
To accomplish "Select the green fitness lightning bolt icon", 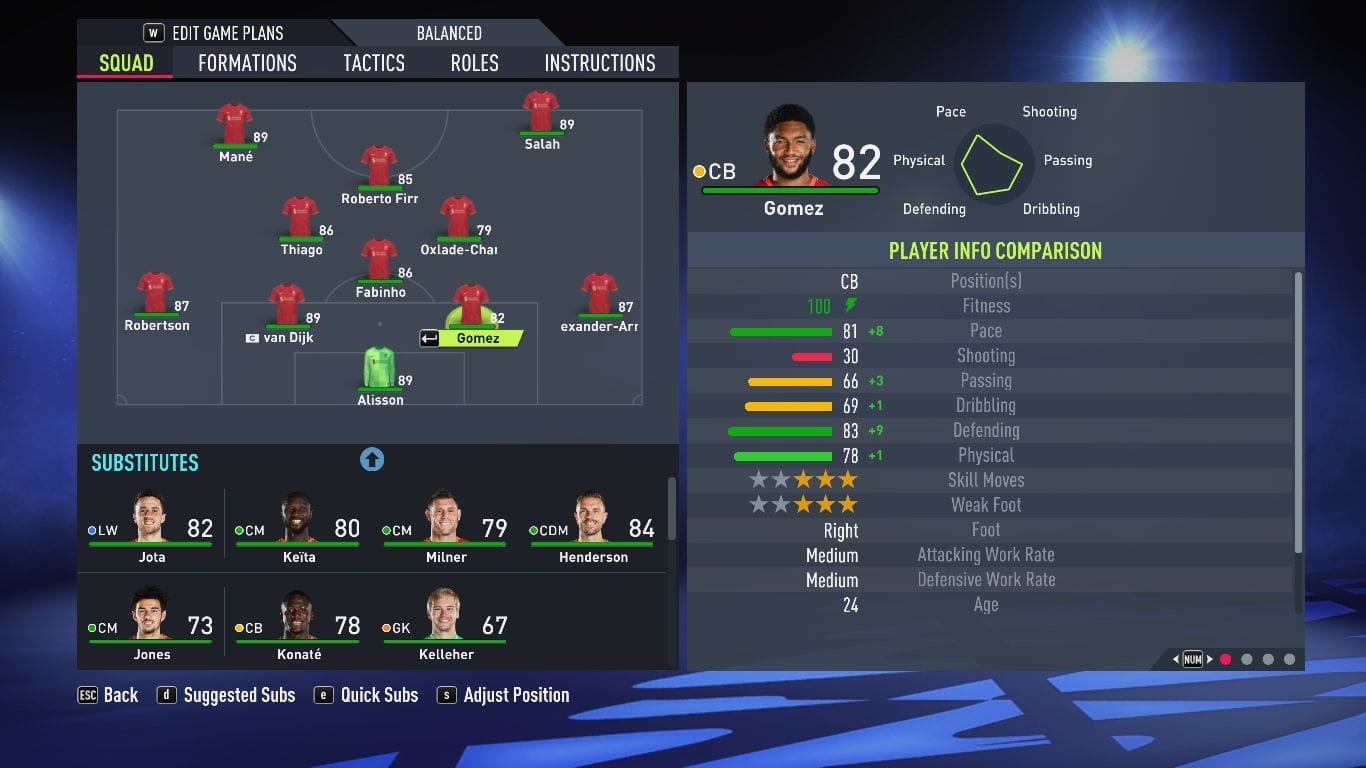I will pyautogui.click(x=849, y=306).
